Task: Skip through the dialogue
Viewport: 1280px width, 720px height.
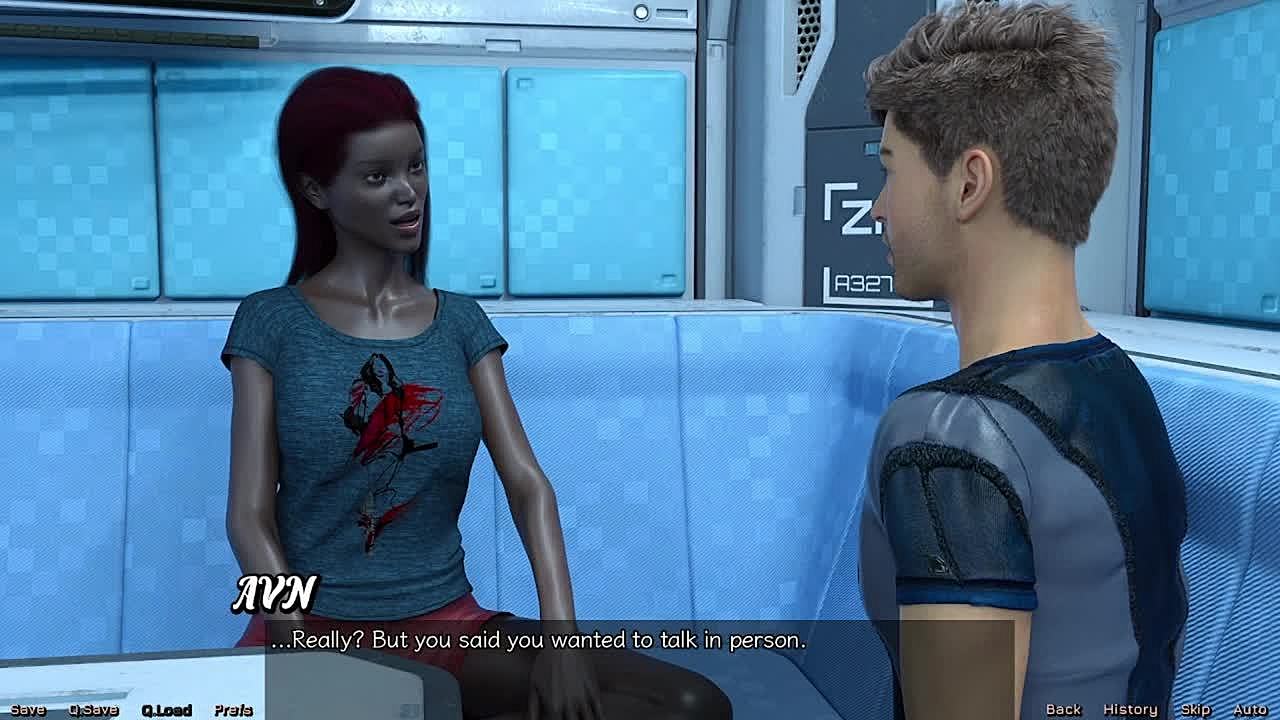Action: click(1195, 709)
